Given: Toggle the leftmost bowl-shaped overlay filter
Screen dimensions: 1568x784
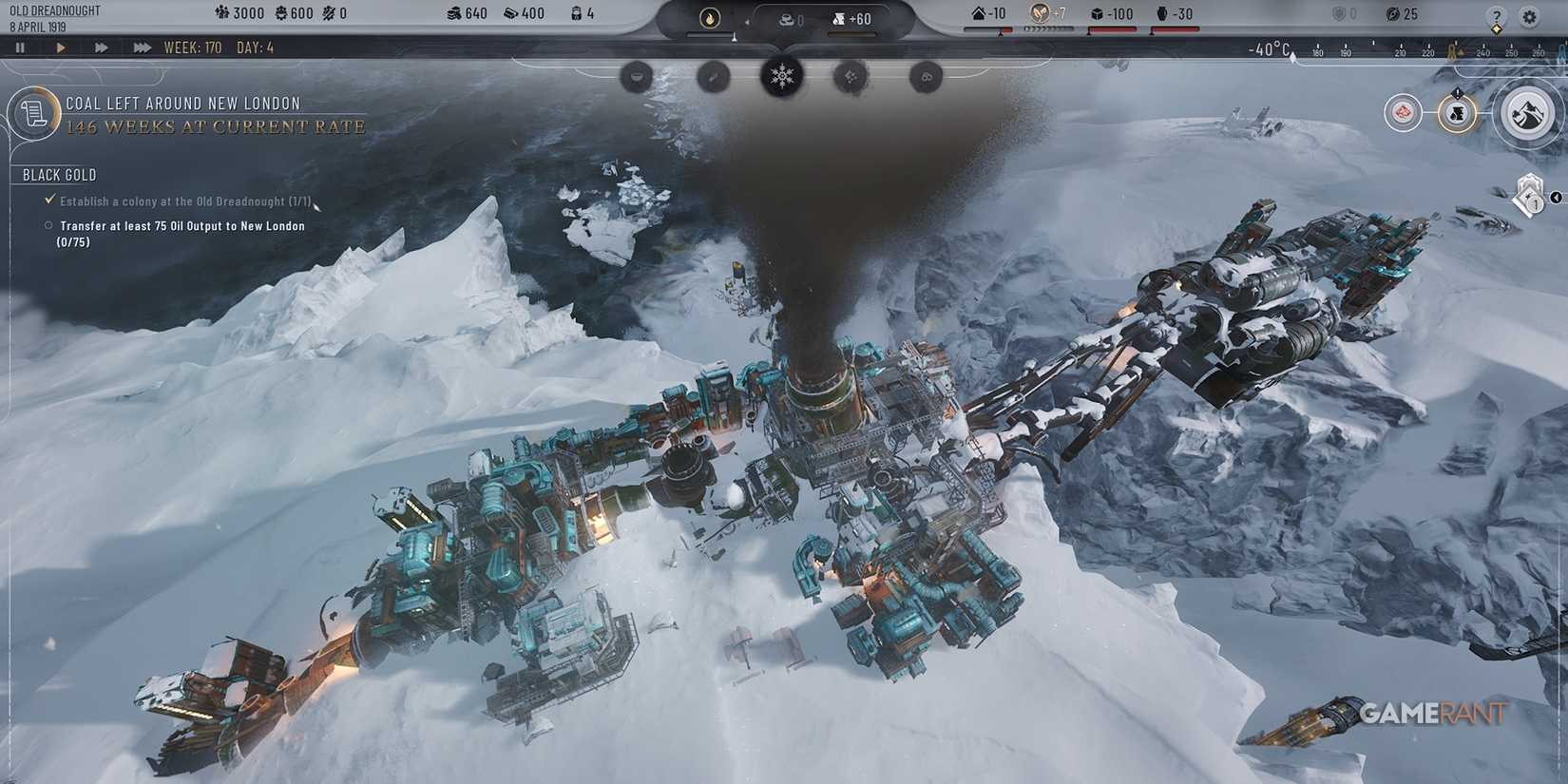Looking at the screenshot, I should (x=638, y=76).
